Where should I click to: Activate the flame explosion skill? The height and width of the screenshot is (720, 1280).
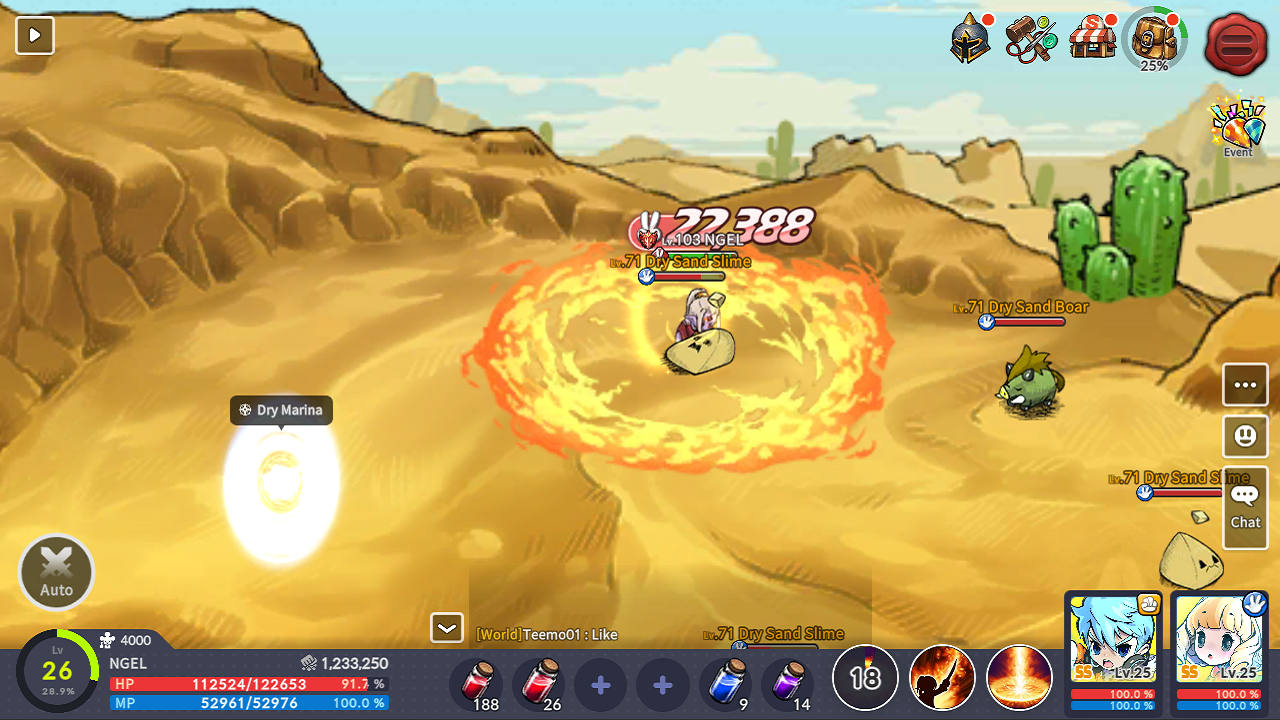click(x=941, y=677)
